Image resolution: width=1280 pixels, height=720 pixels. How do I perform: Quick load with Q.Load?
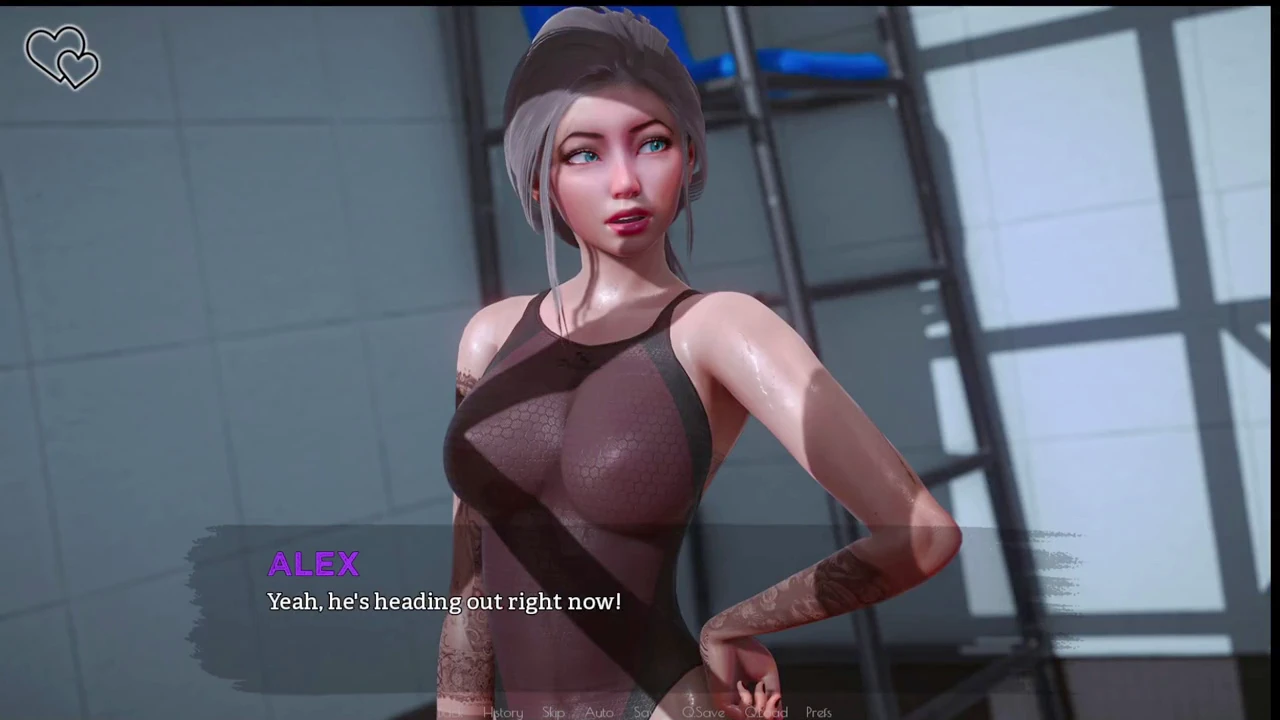click(766, 712)
